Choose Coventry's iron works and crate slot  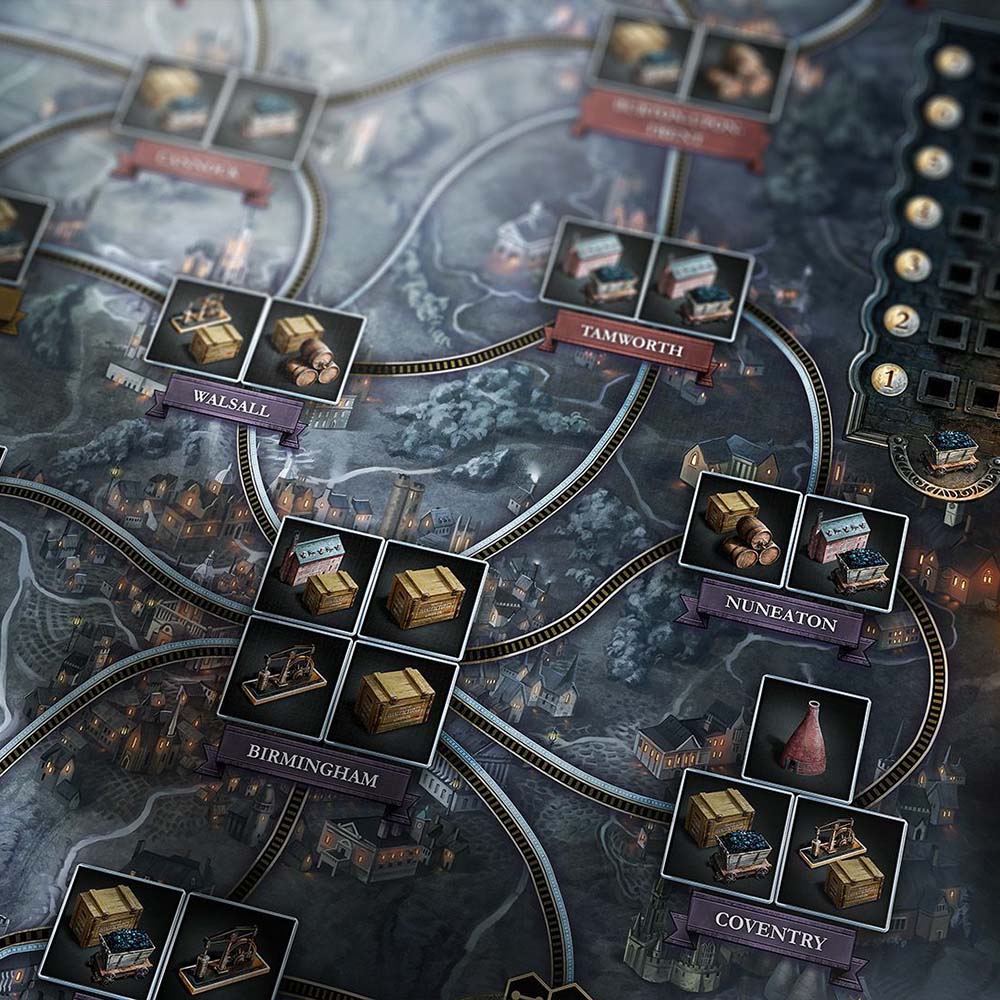(x=841, y=855)
